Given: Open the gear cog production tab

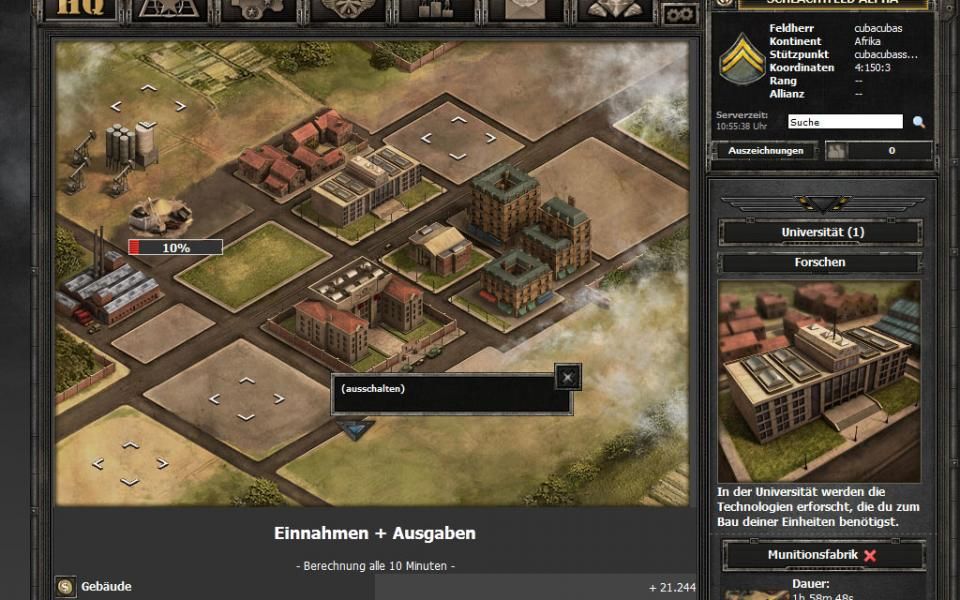Looking at the screenshot, I should coord(258,10).
